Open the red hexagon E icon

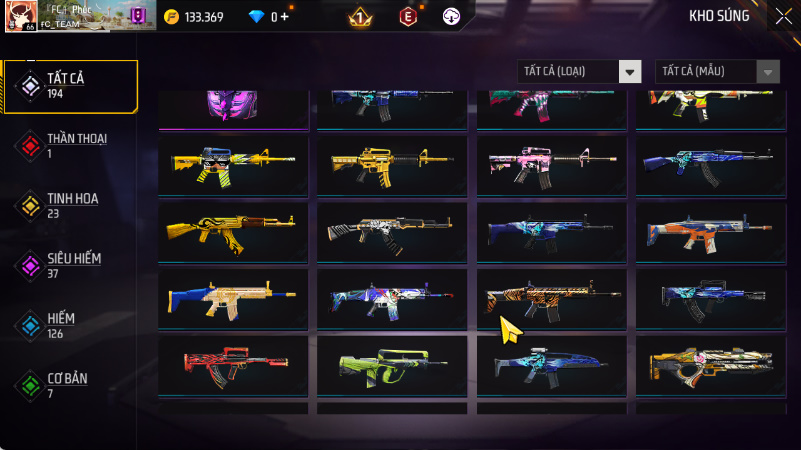click(x=407, y=17)
